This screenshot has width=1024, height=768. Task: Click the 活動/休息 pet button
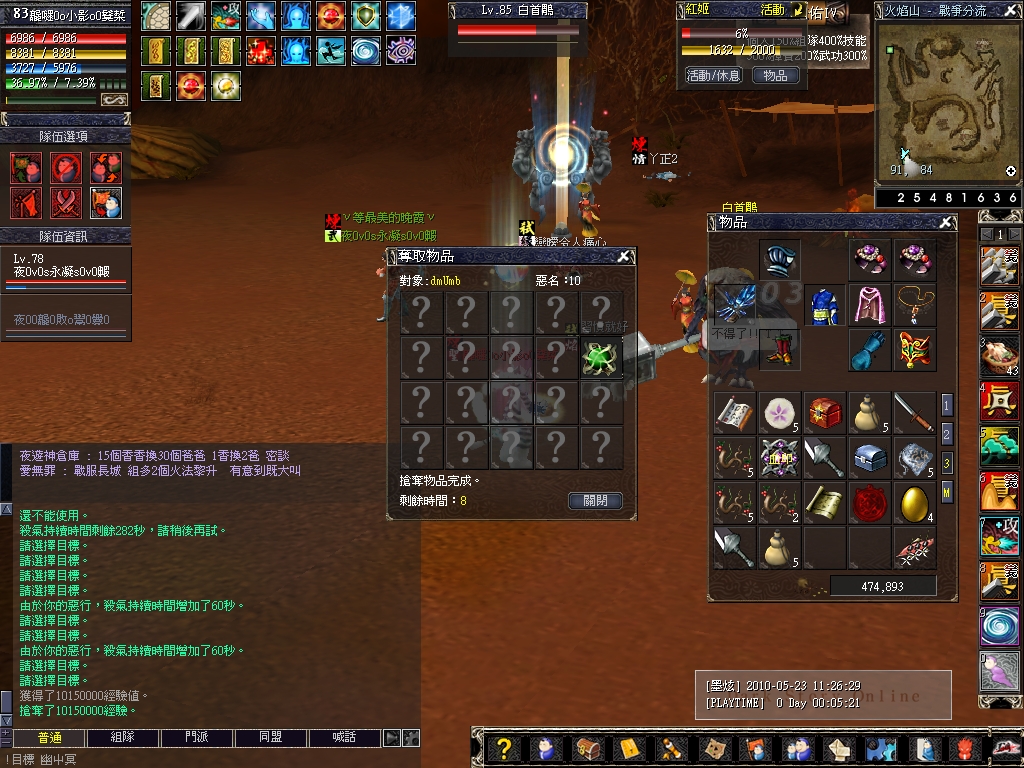713,75
